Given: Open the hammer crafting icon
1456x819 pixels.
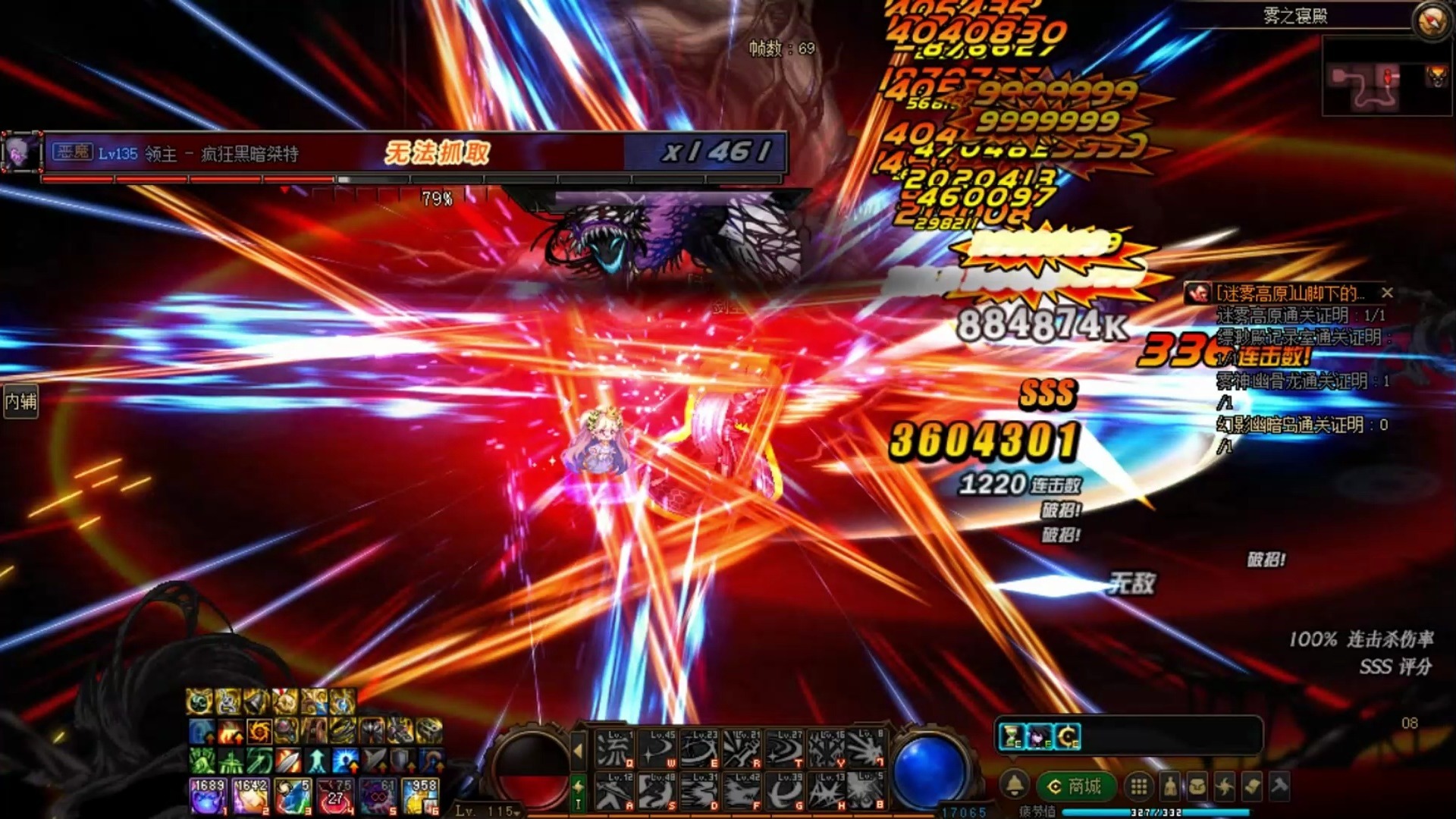Looking at the screenshot, I should coord(1279,786).
